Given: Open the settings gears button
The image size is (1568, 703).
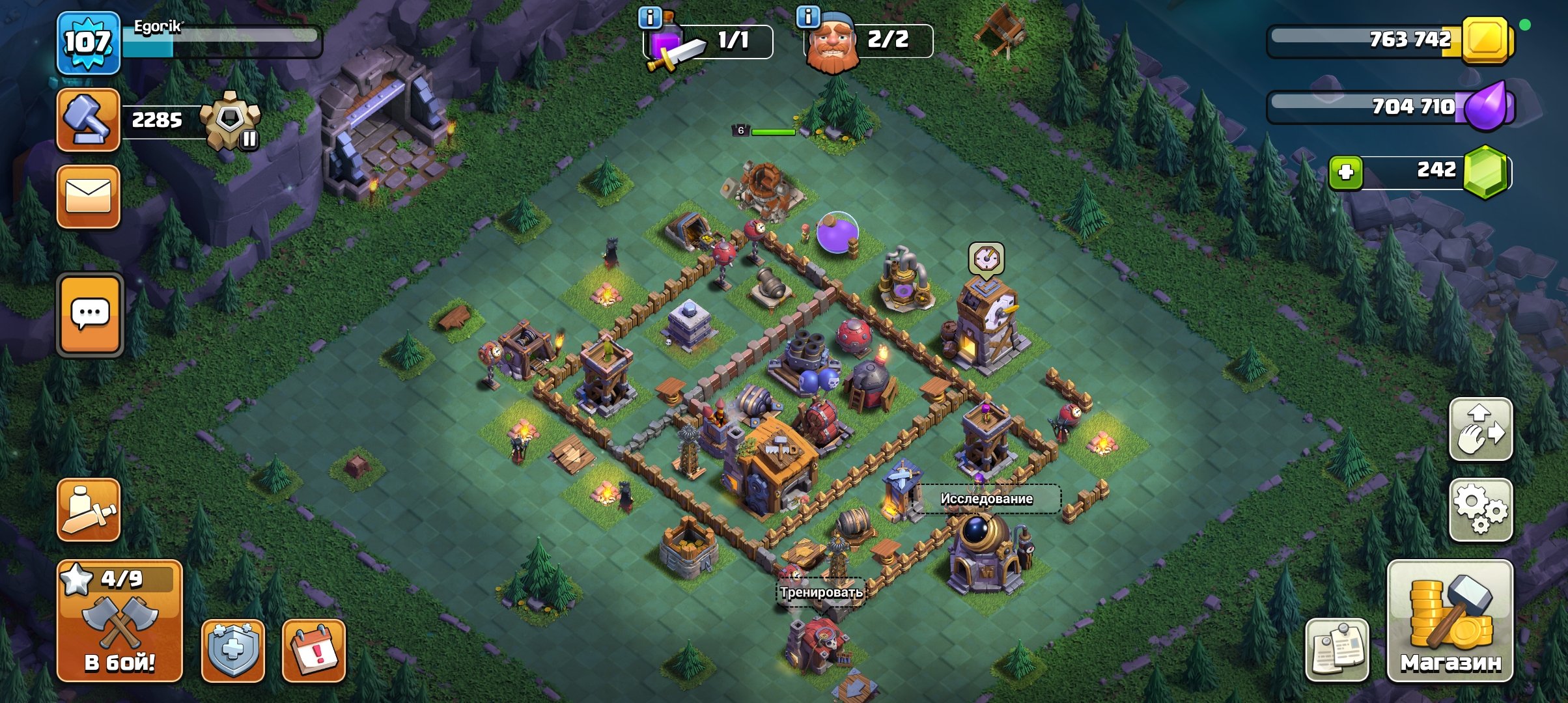Looking at the screenshot, I should (1480, 510).
